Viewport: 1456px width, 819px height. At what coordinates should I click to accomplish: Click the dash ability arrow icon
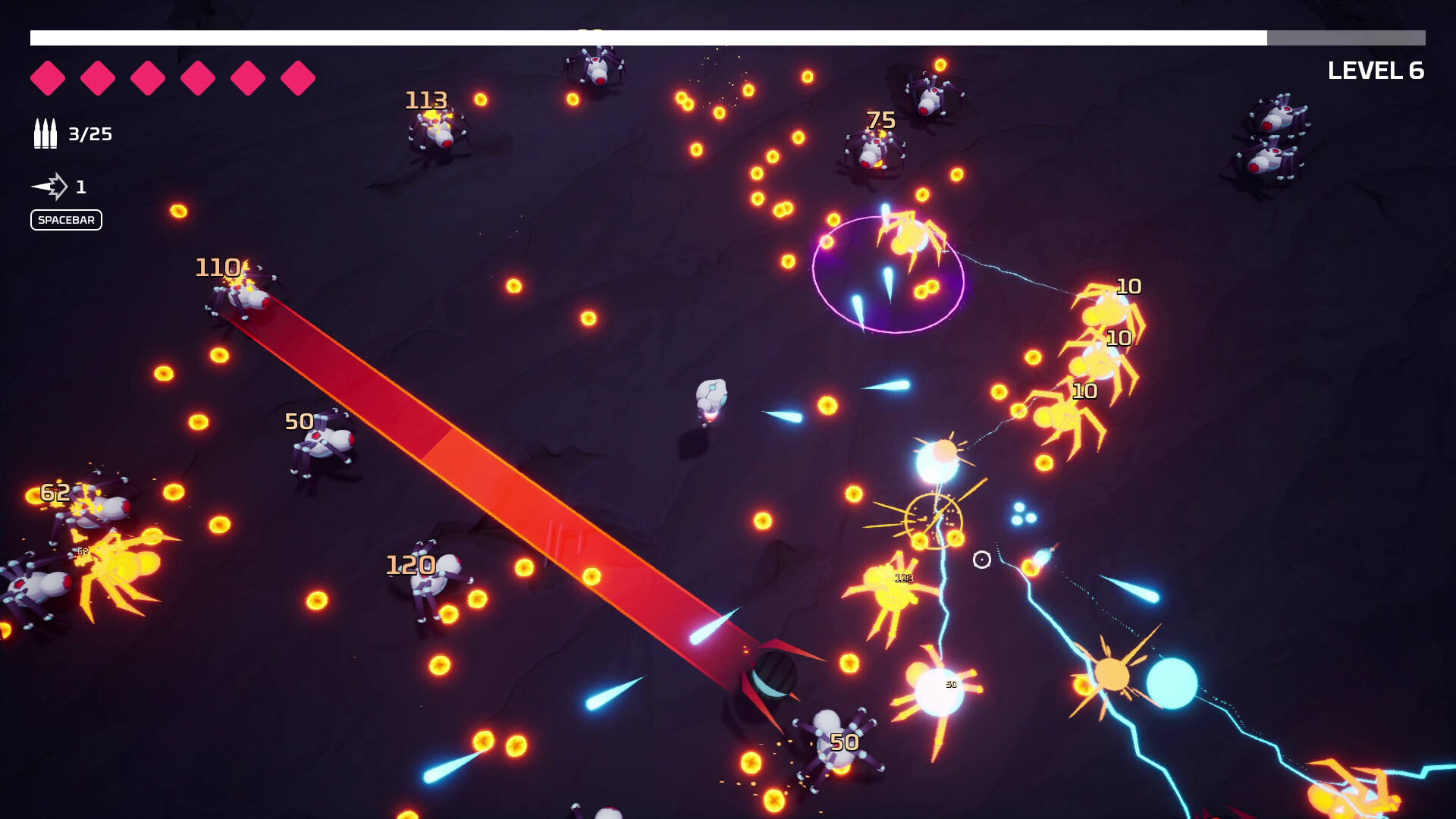(49, 184)
